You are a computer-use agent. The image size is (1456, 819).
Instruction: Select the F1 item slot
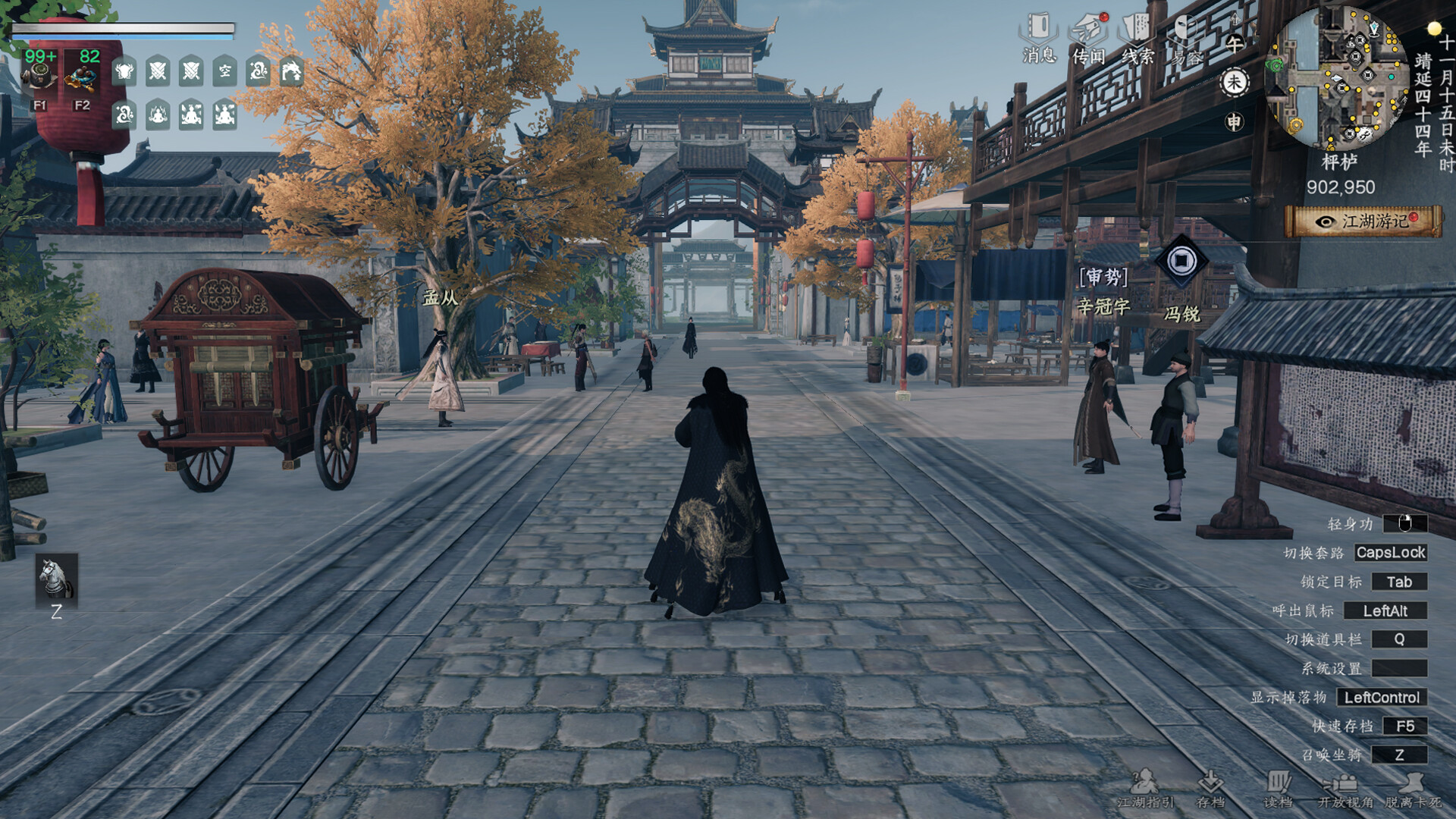[39, 80]
